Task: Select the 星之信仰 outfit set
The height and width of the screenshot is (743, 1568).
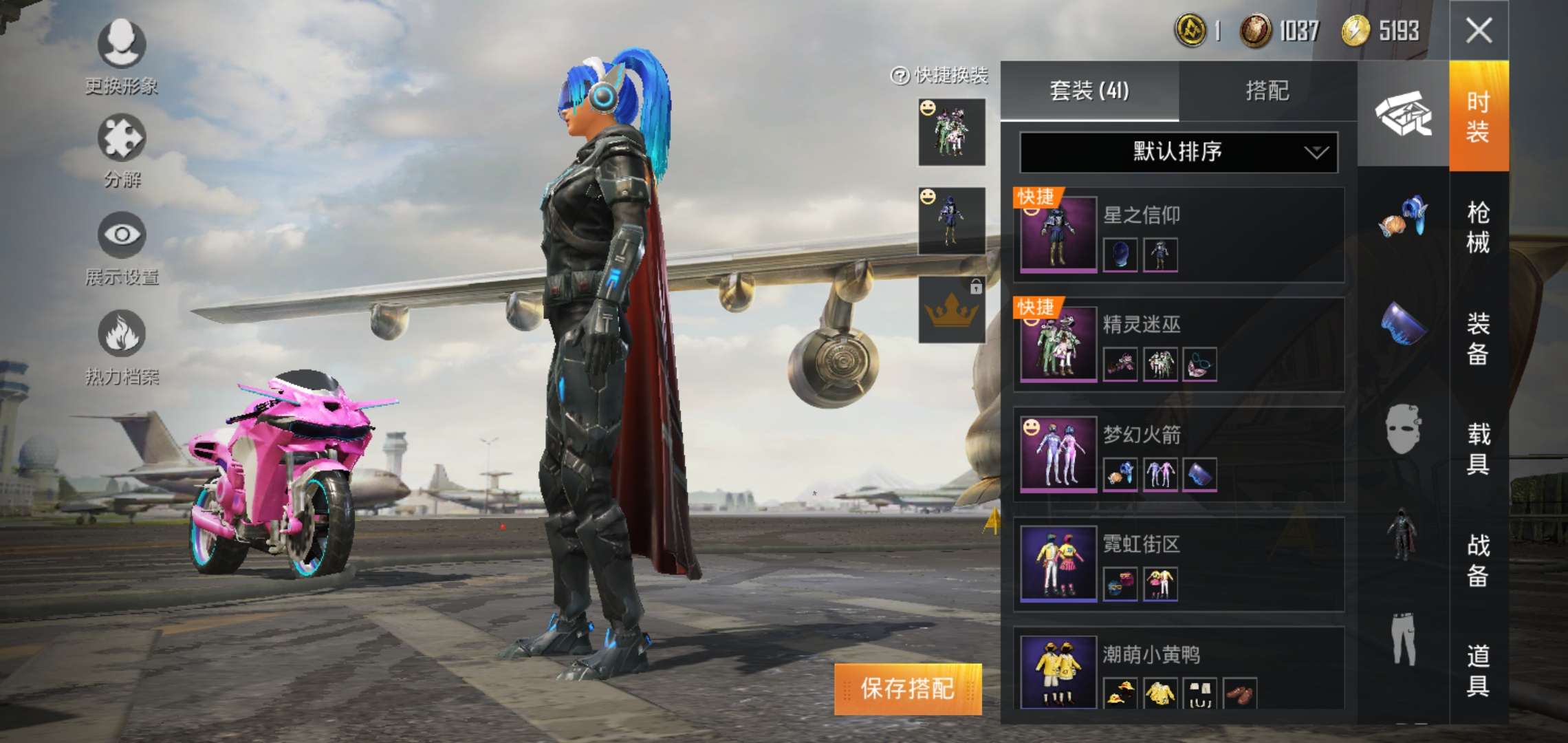Action: (x=1179, y=235)
